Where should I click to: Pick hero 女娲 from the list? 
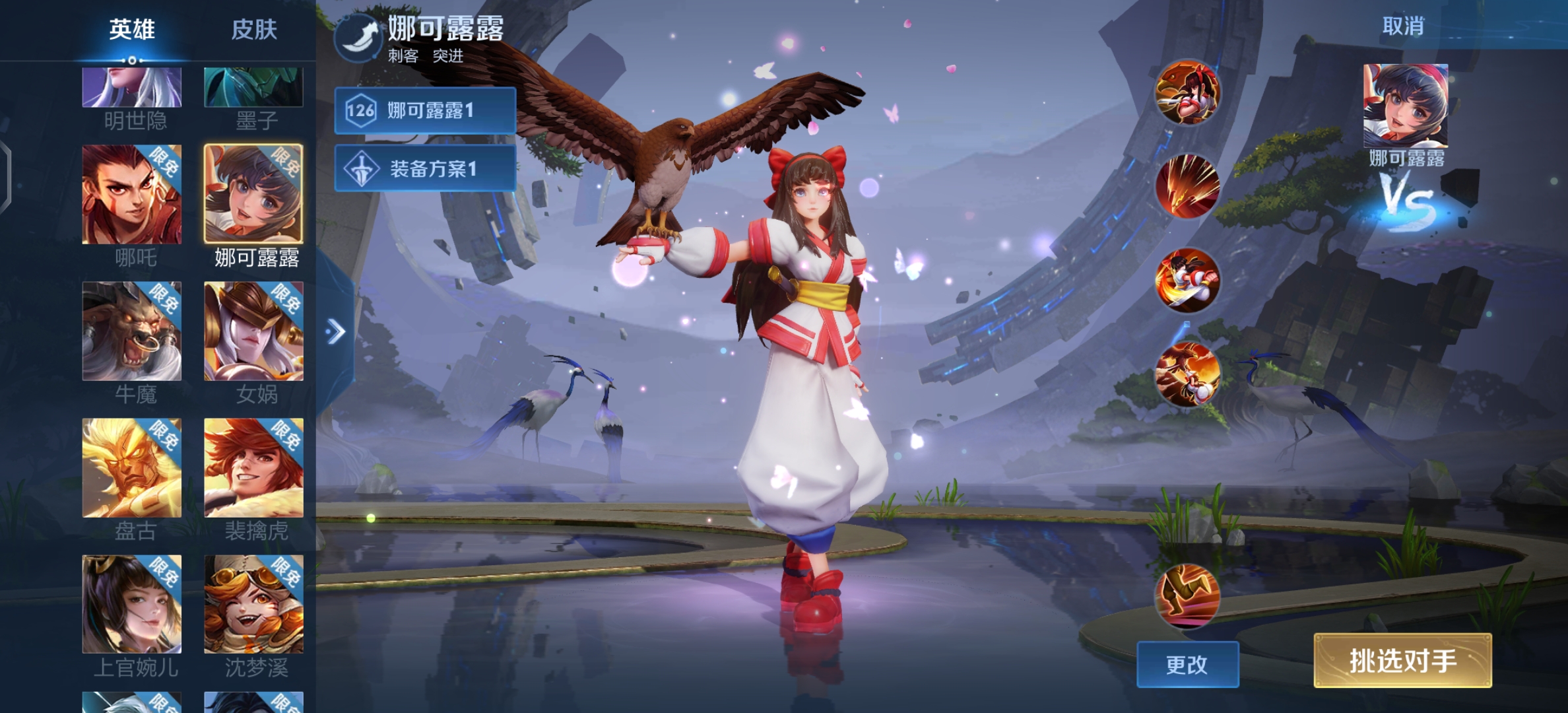[254, 331]
